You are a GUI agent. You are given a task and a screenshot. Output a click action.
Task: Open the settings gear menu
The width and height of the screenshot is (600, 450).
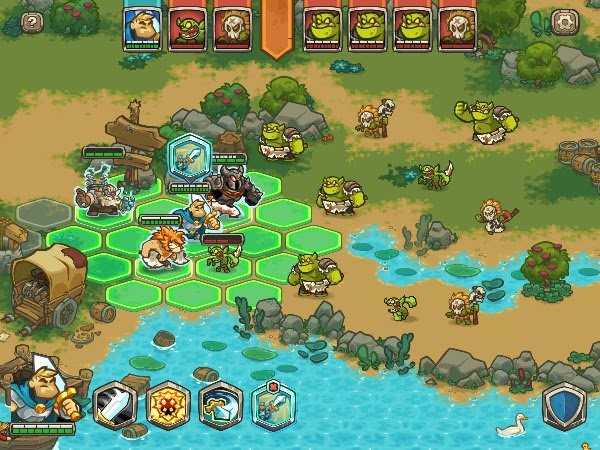[x=565, y=20]
